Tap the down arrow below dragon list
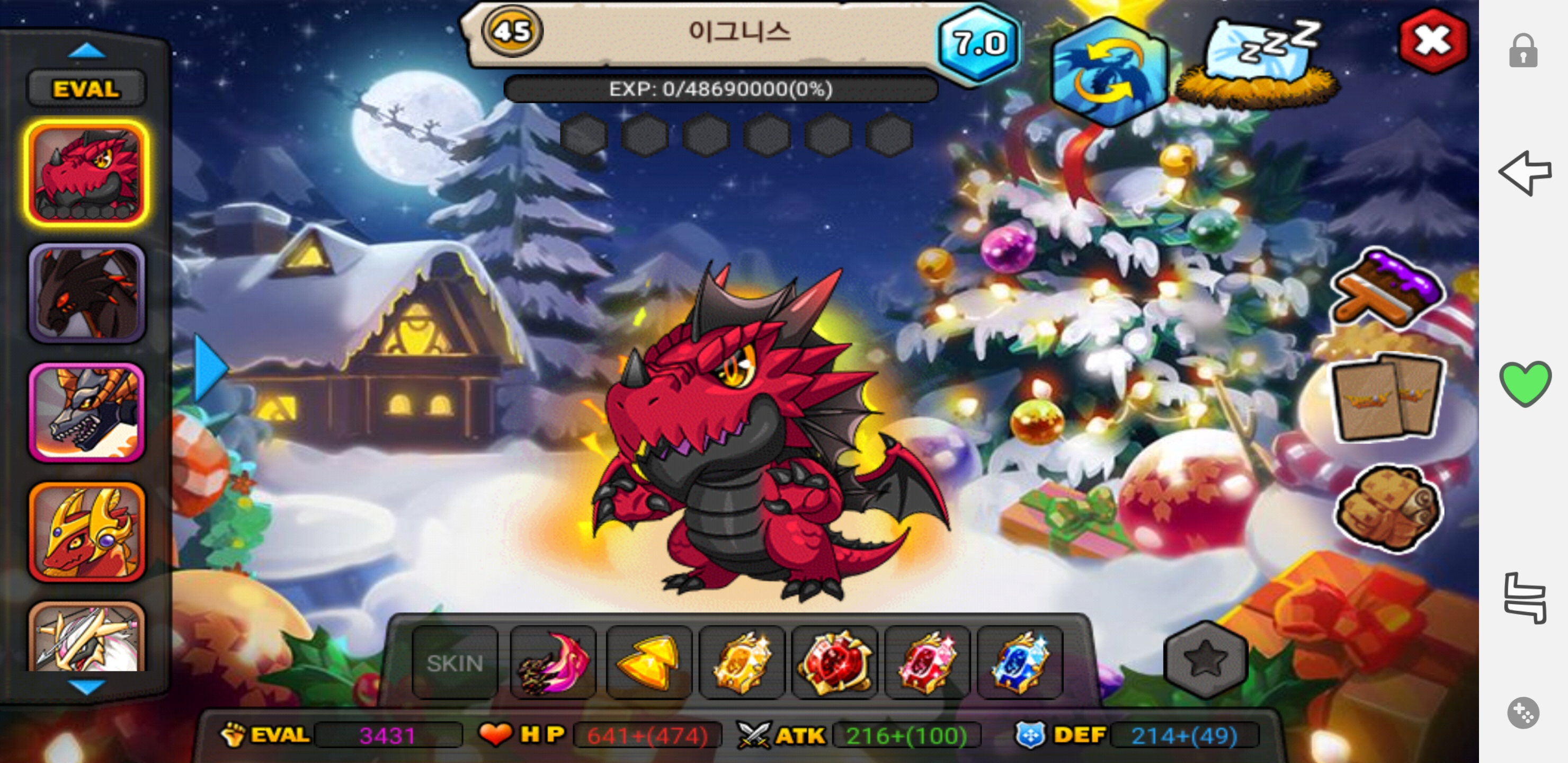The image size is (1568, 763). (86, 687)
